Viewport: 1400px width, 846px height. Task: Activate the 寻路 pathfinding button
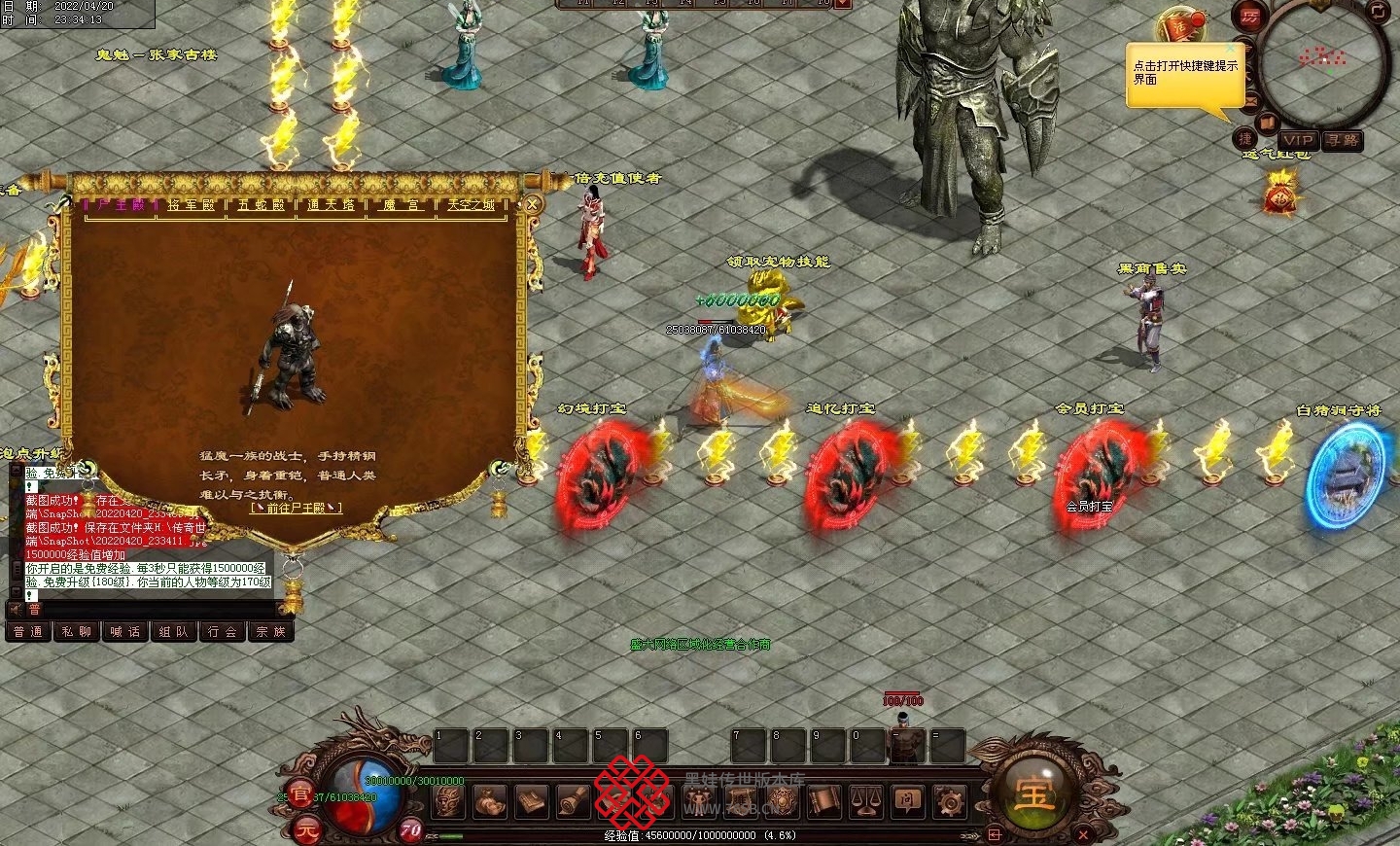click(x=1342, y=140)
